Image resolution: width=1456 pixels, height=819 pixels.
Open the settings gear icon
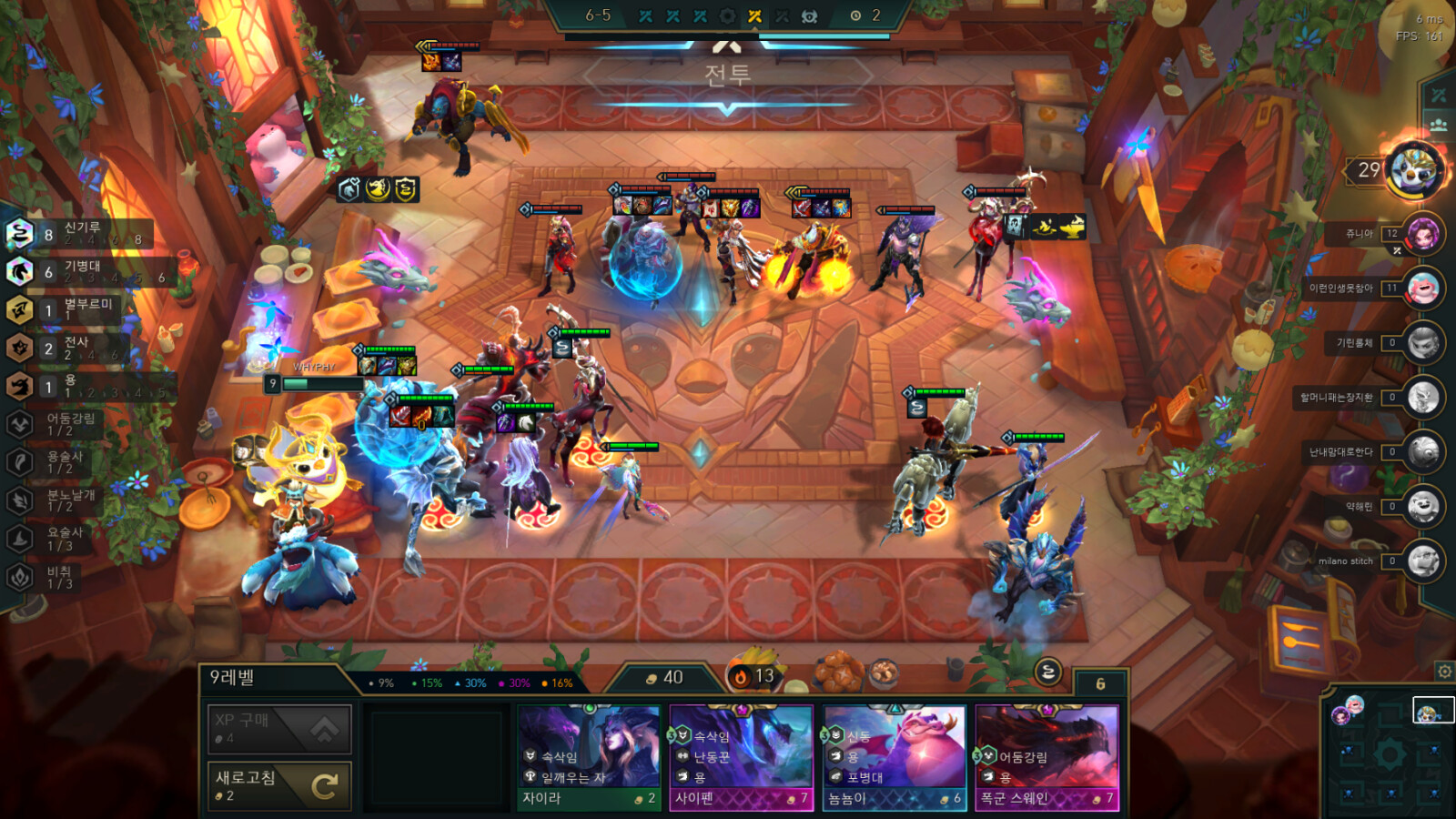pyautogui.click(x=1444, y=672)
